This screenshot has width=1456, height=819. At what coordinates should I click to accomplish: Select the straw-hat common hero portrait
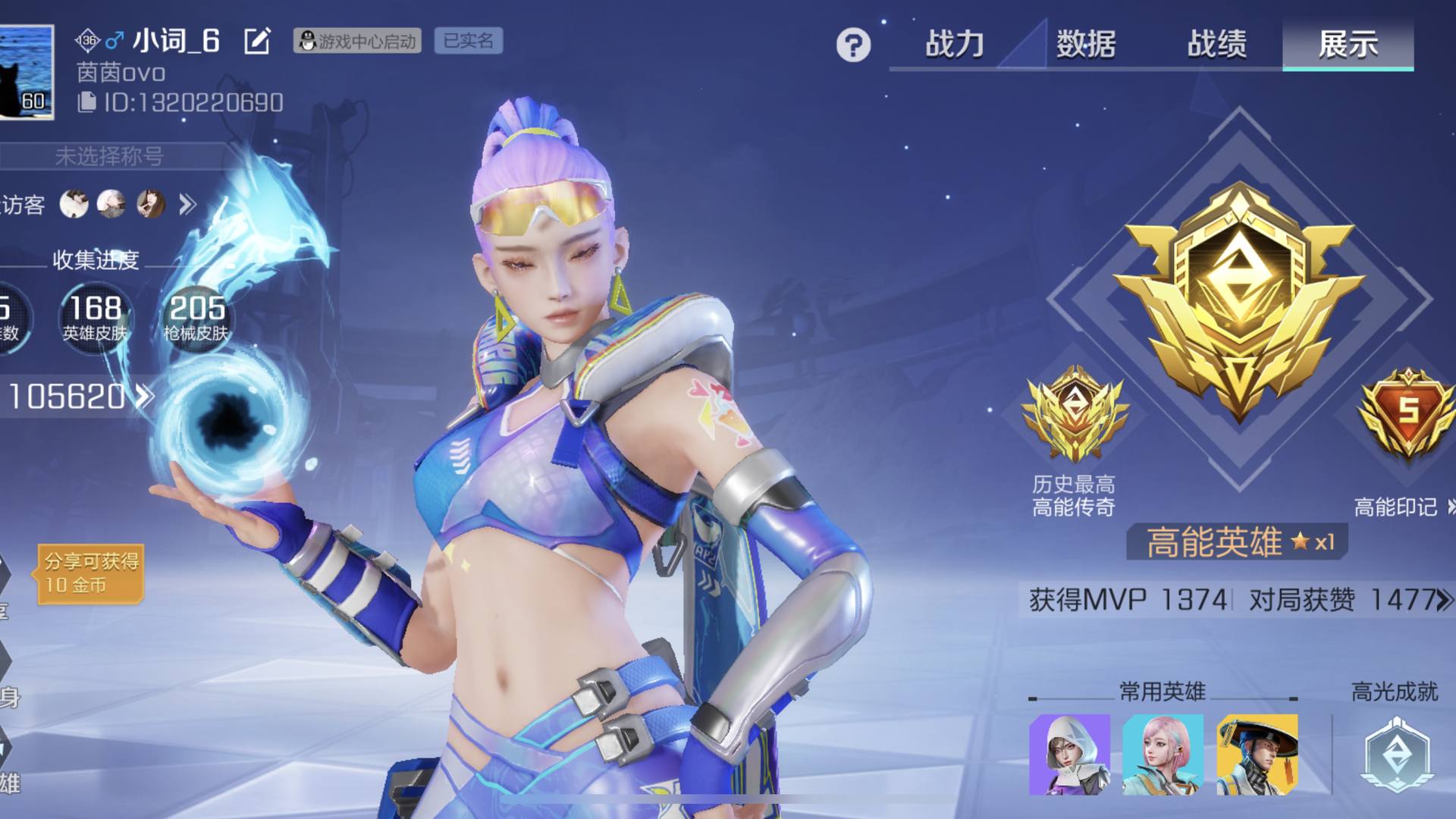tap(1257, 754)
